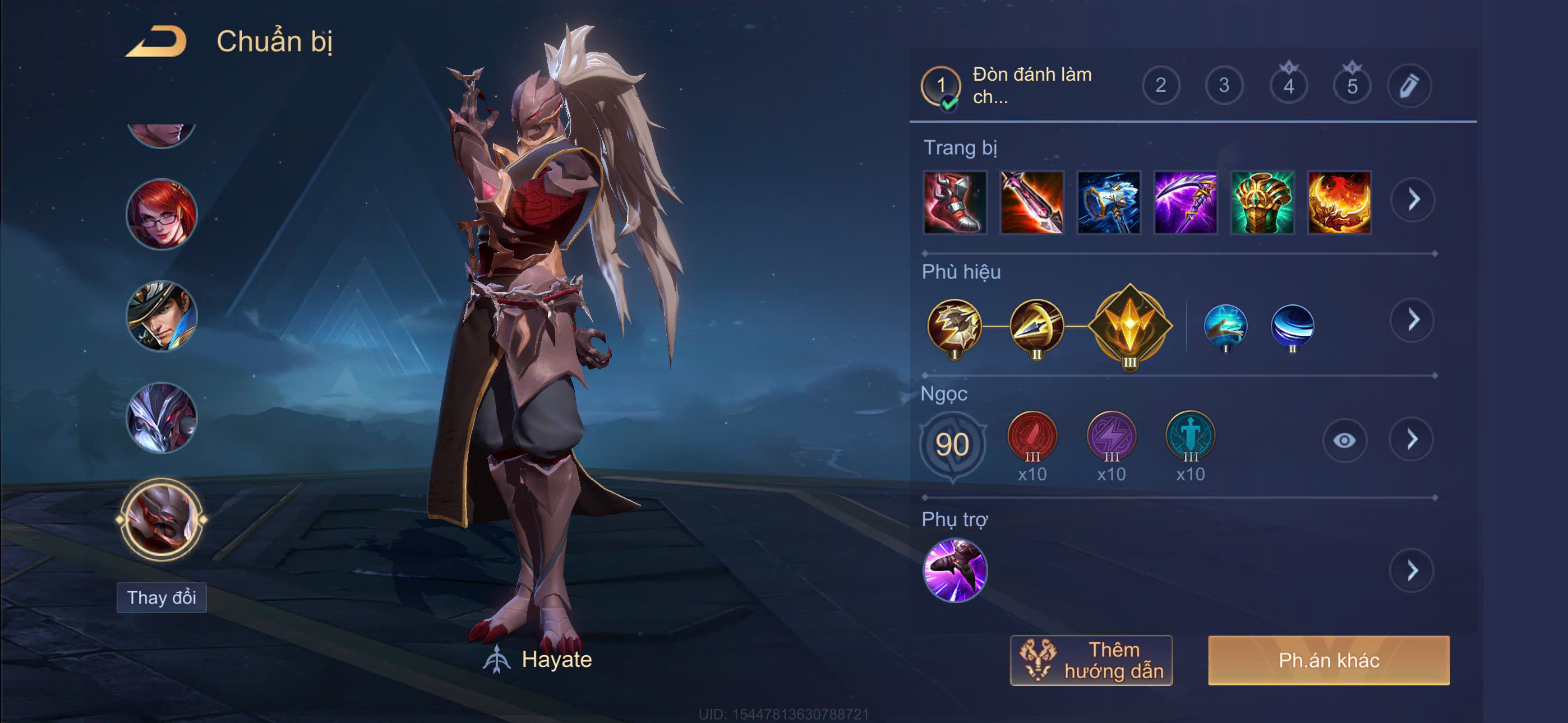The height and width of the screenshot is (723, 1568).
Task: Select the purple scythe equipment item
Action: (x=1184, y=202)
